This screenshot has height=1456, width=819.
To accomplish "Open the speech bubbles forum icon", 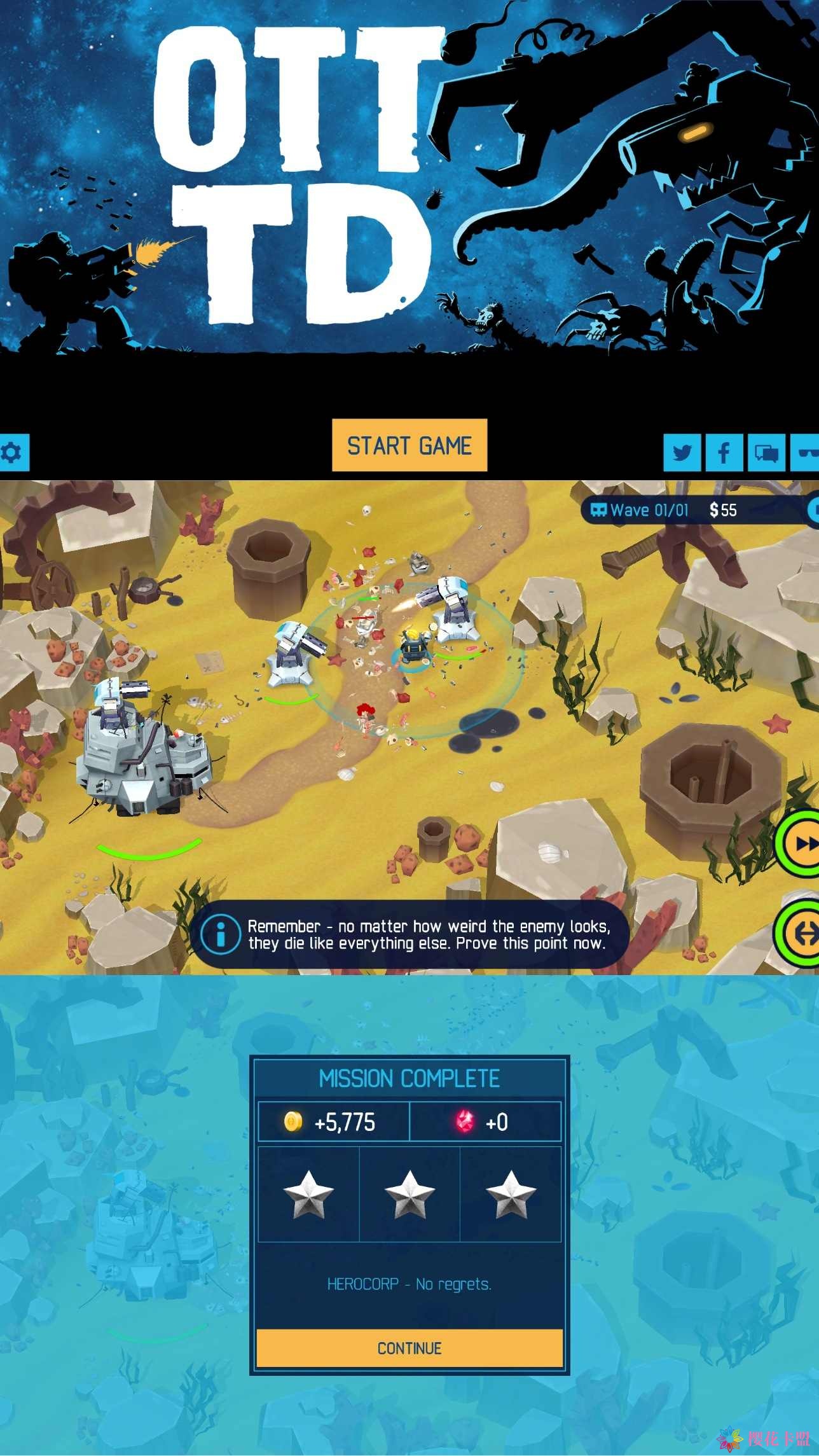I will [x=766, y=452].
